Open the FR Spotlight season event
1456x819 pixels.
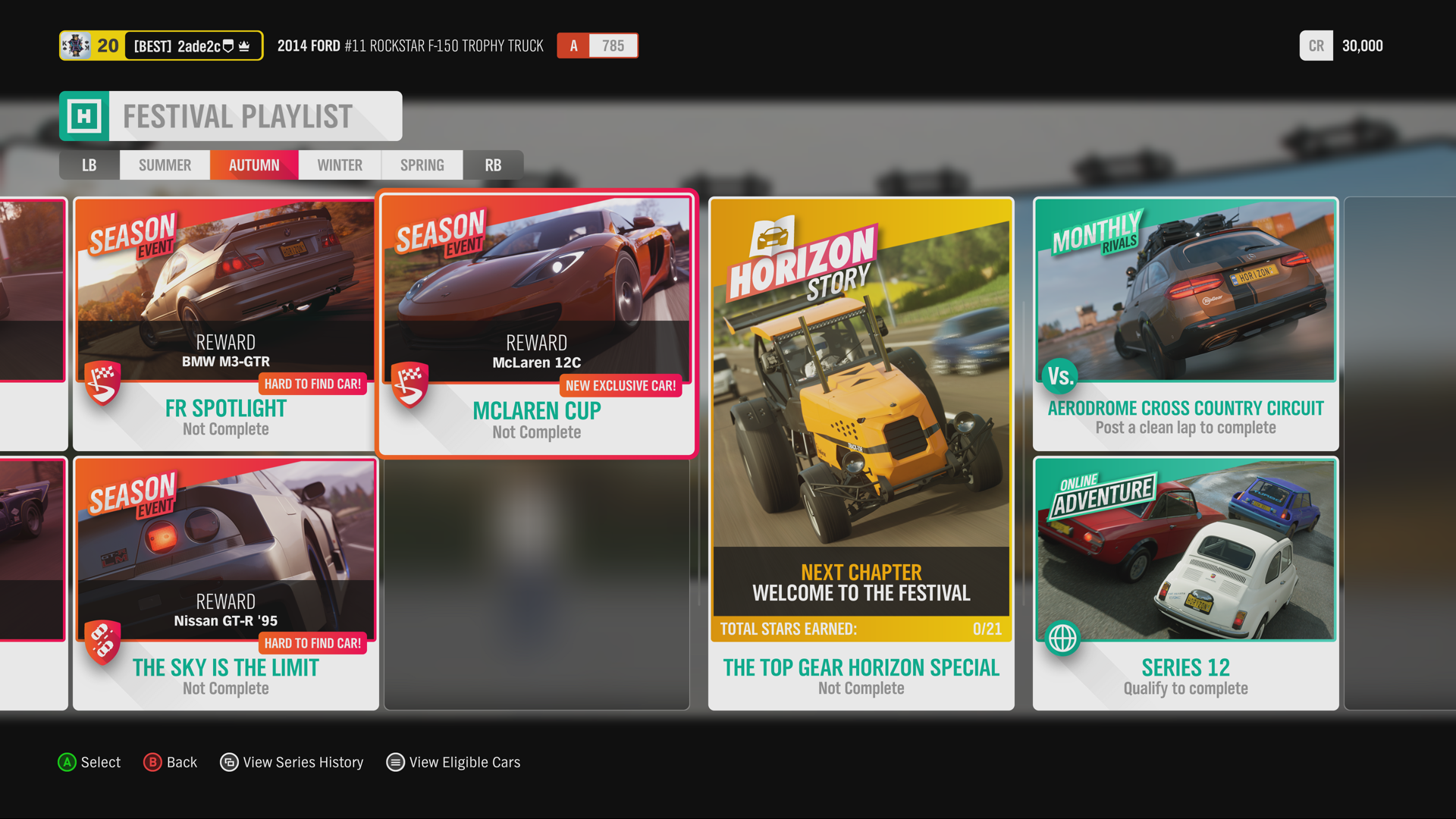coord(225,325)
